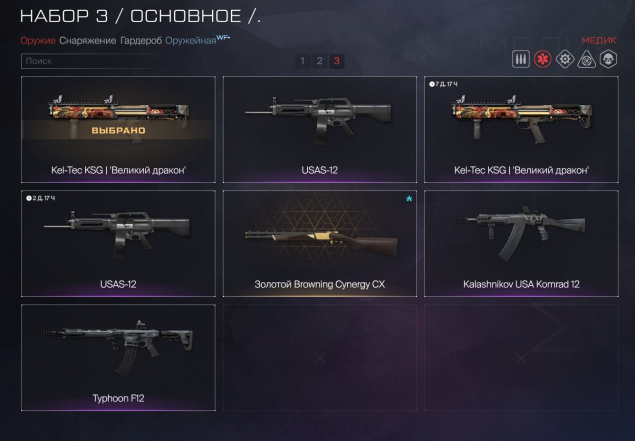
Task: Choose the rifleman class bullets icon
Action: click(521, 60)
